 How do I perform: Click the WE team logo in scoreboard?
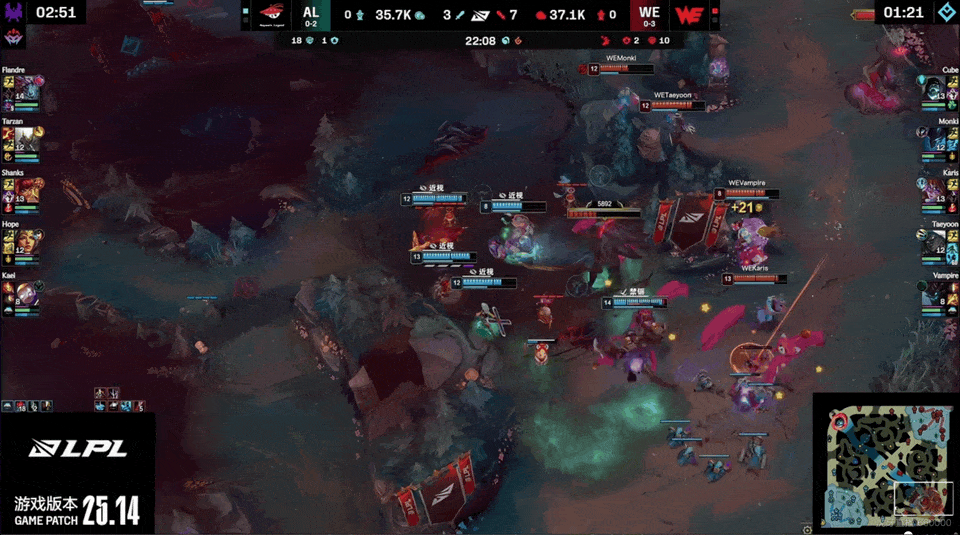point(687,15)
